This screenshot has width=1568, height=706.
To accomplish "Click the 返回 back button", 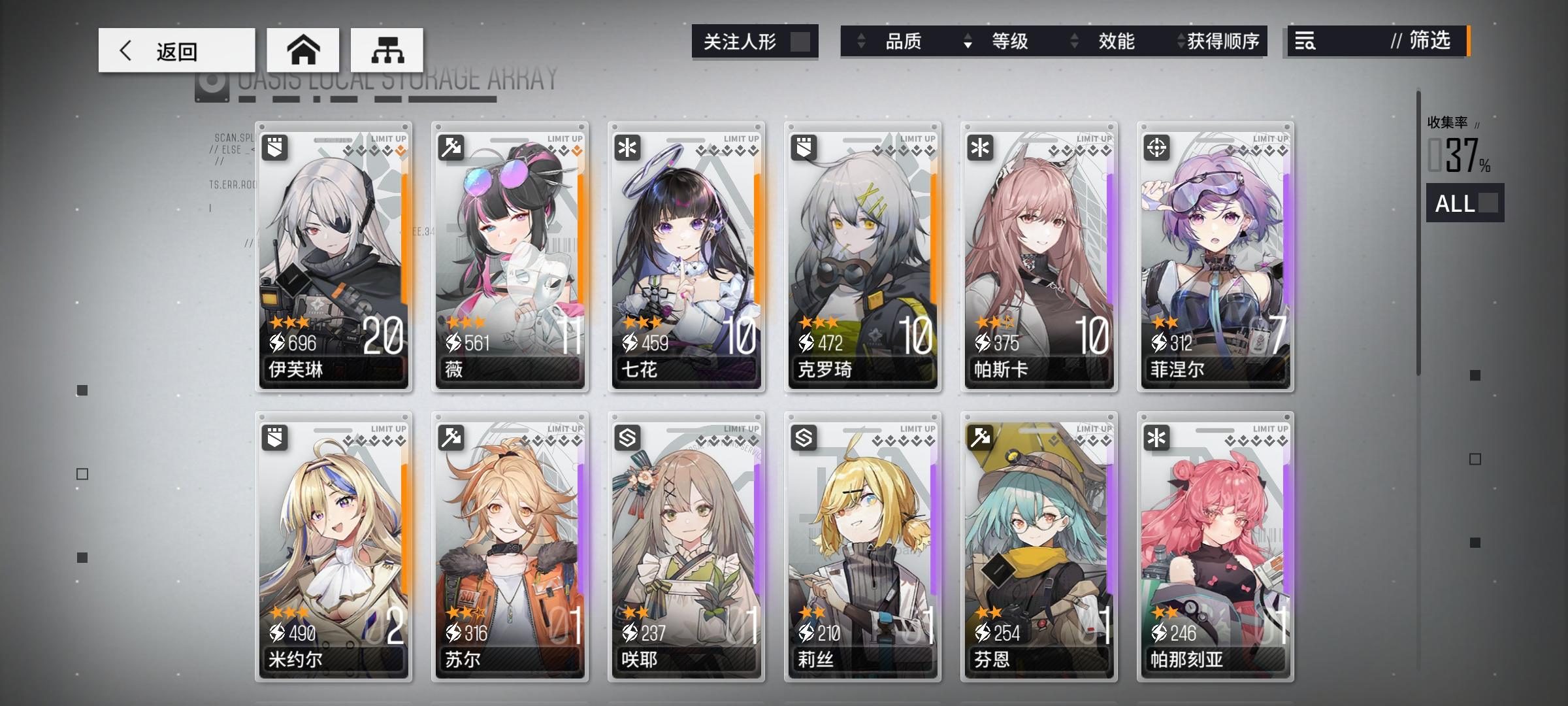I will coord(176,50).
